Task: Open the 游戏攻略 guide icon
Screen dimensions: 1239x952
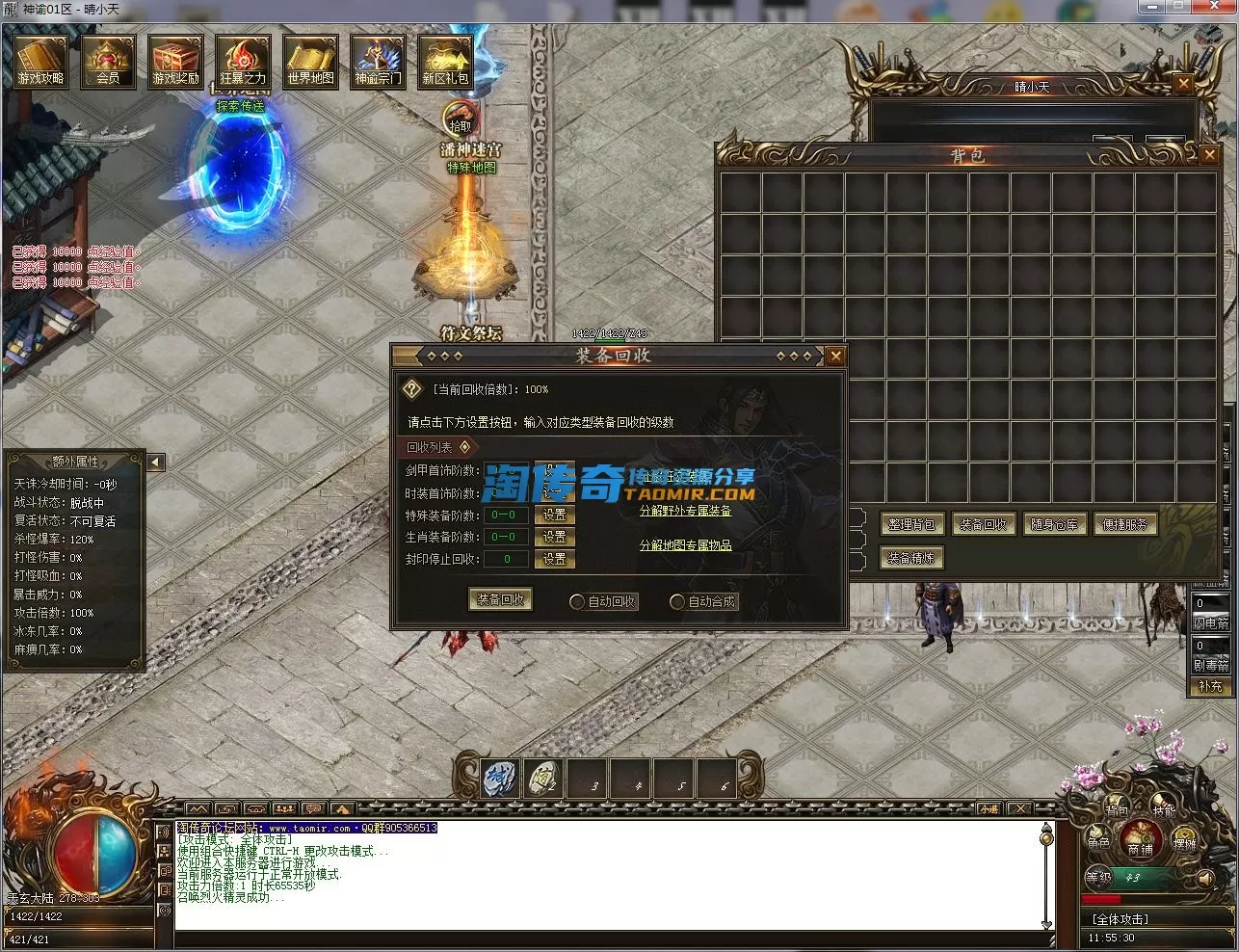Action: [41, 62]
